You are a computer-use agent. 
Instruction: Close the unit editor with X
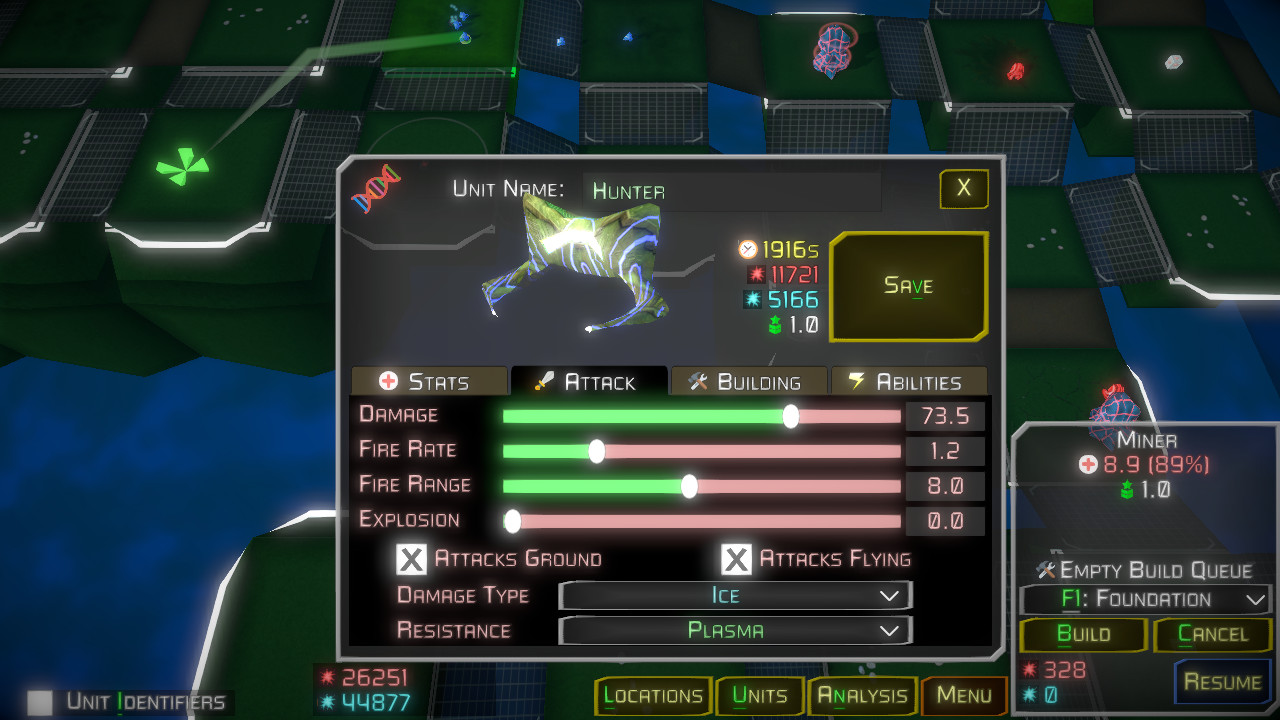[x=963, y=188]
